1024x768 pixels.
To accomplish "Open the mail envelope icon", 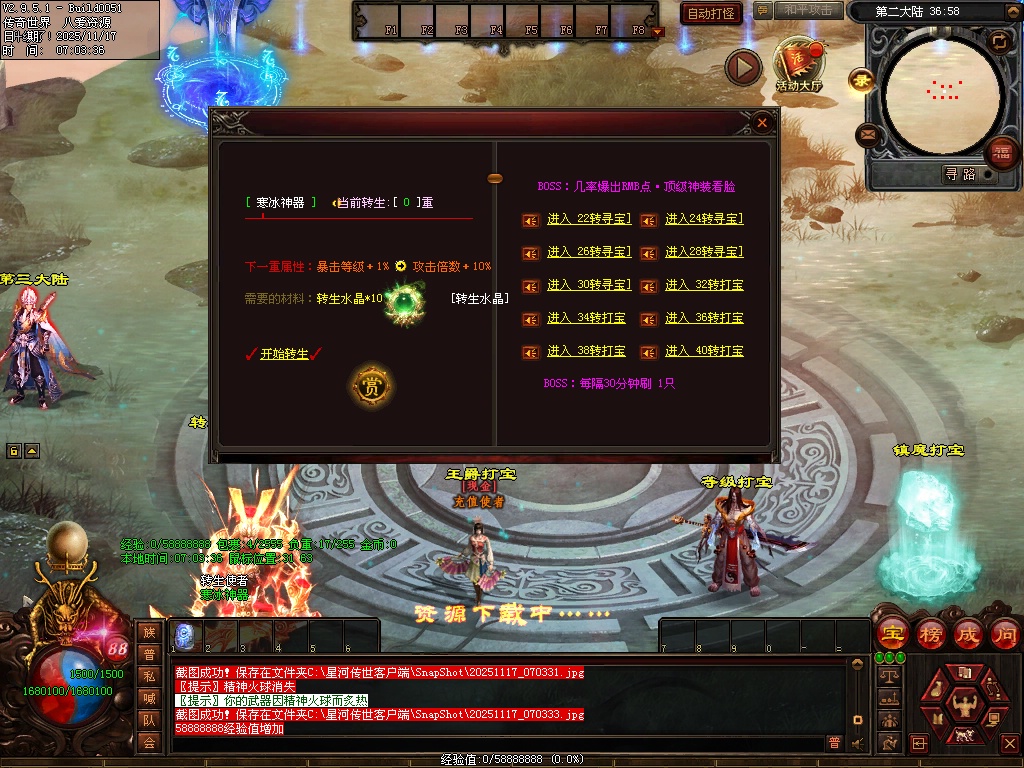I will 868,134.
